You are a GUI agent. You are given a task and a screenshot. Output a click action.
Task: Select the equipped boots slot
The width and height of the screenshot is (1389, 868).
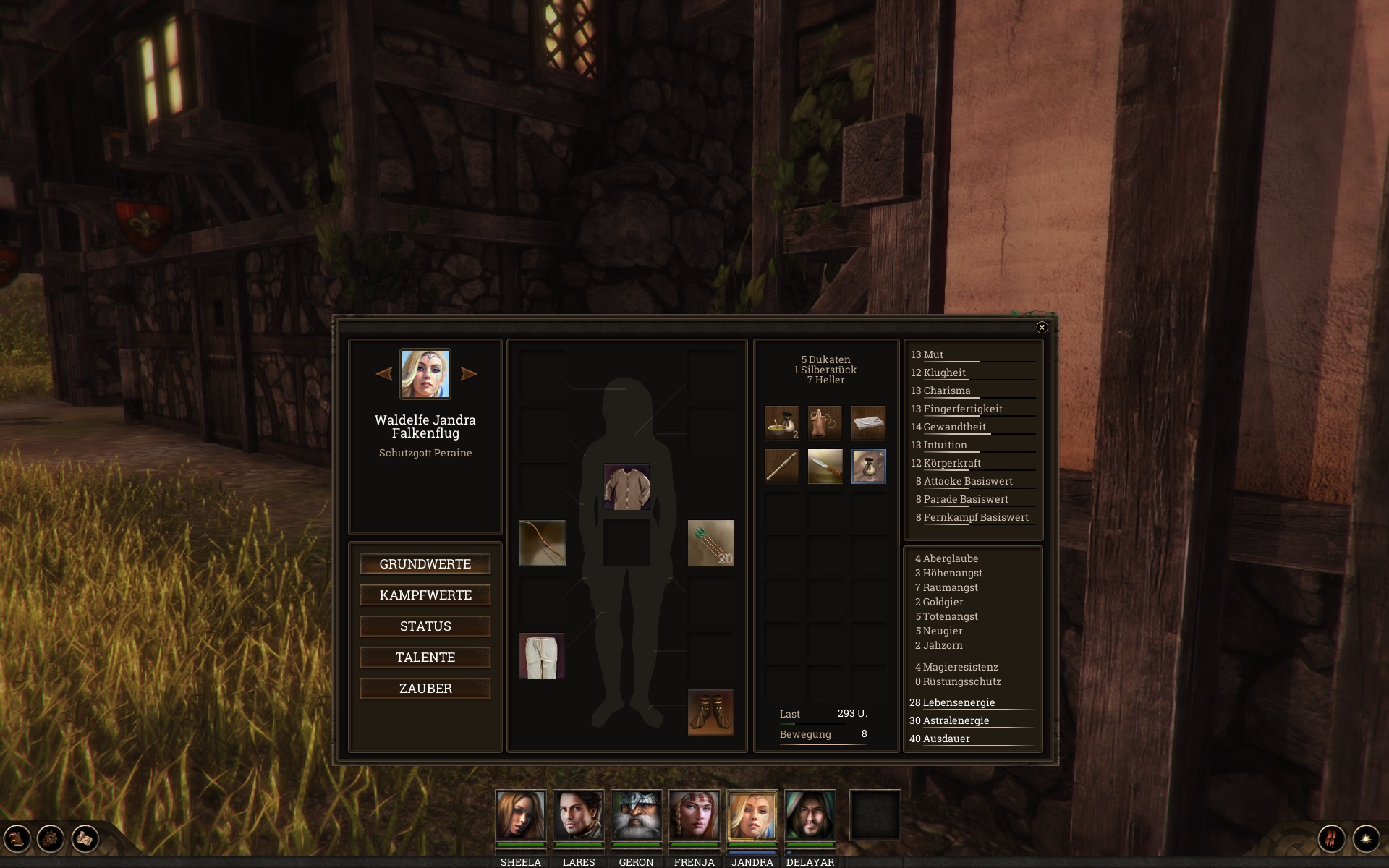710,712
